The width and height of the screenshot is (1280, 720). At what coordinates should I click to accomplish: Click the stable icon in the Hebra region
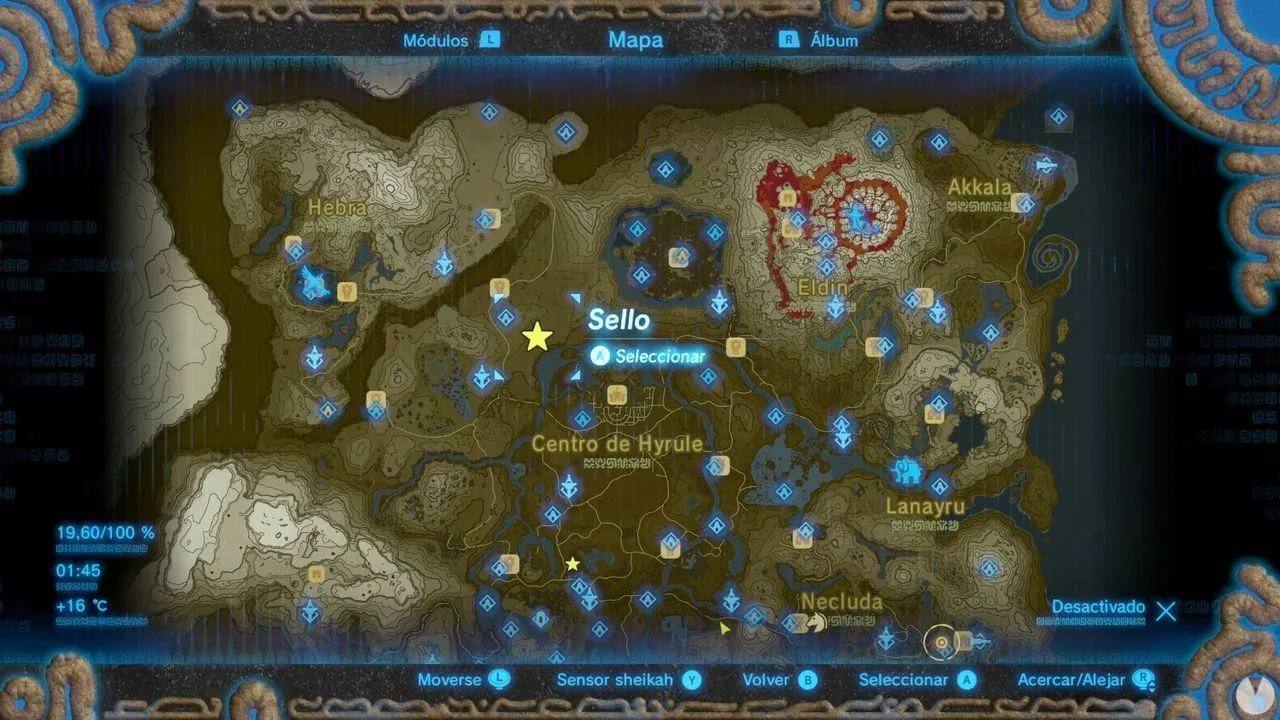(347, 291)
